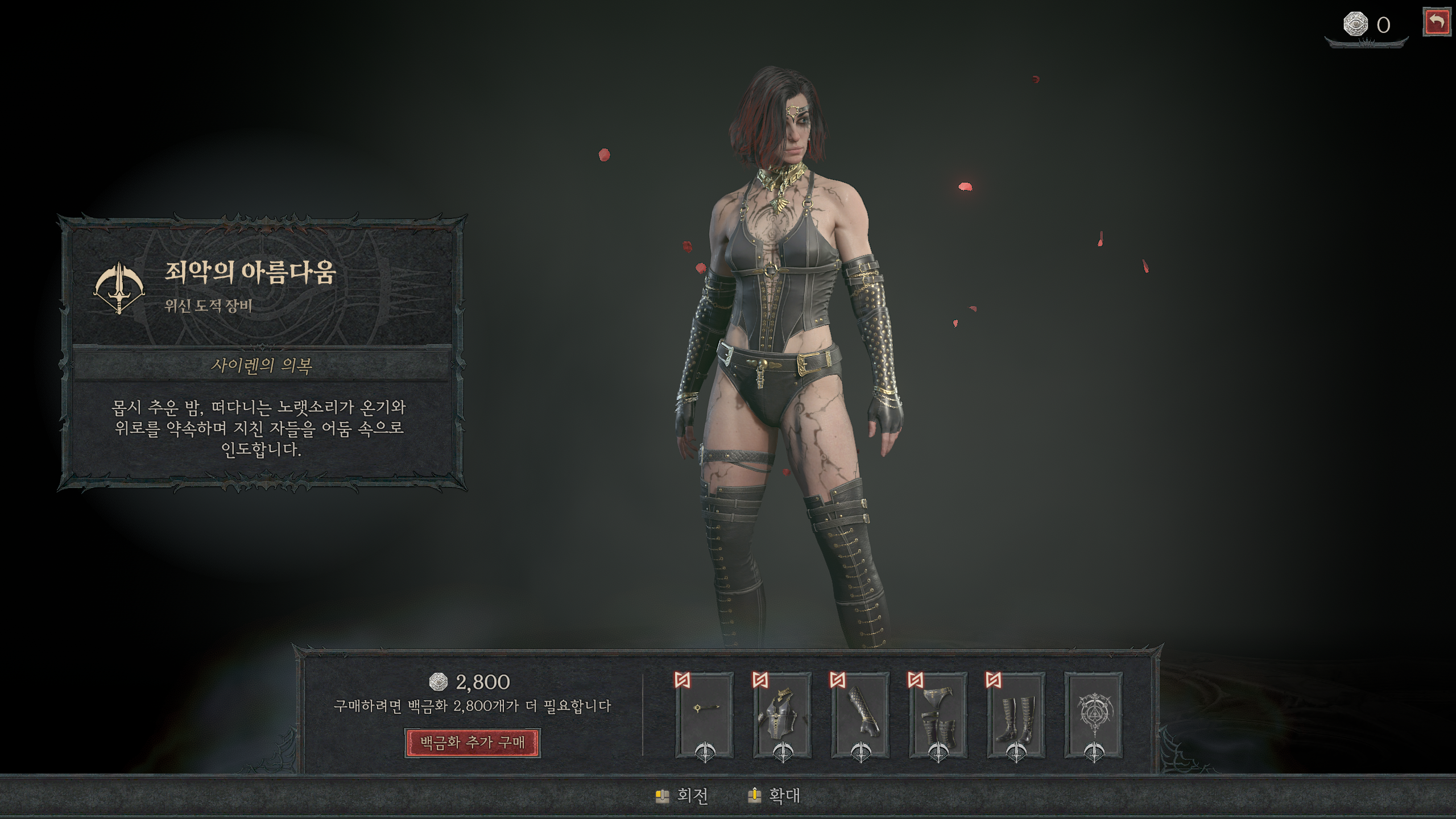Select the gold headpiece cosmetic slot
Image resolution: width=1456 pixels, height=819 pixels.
point(705,714)
